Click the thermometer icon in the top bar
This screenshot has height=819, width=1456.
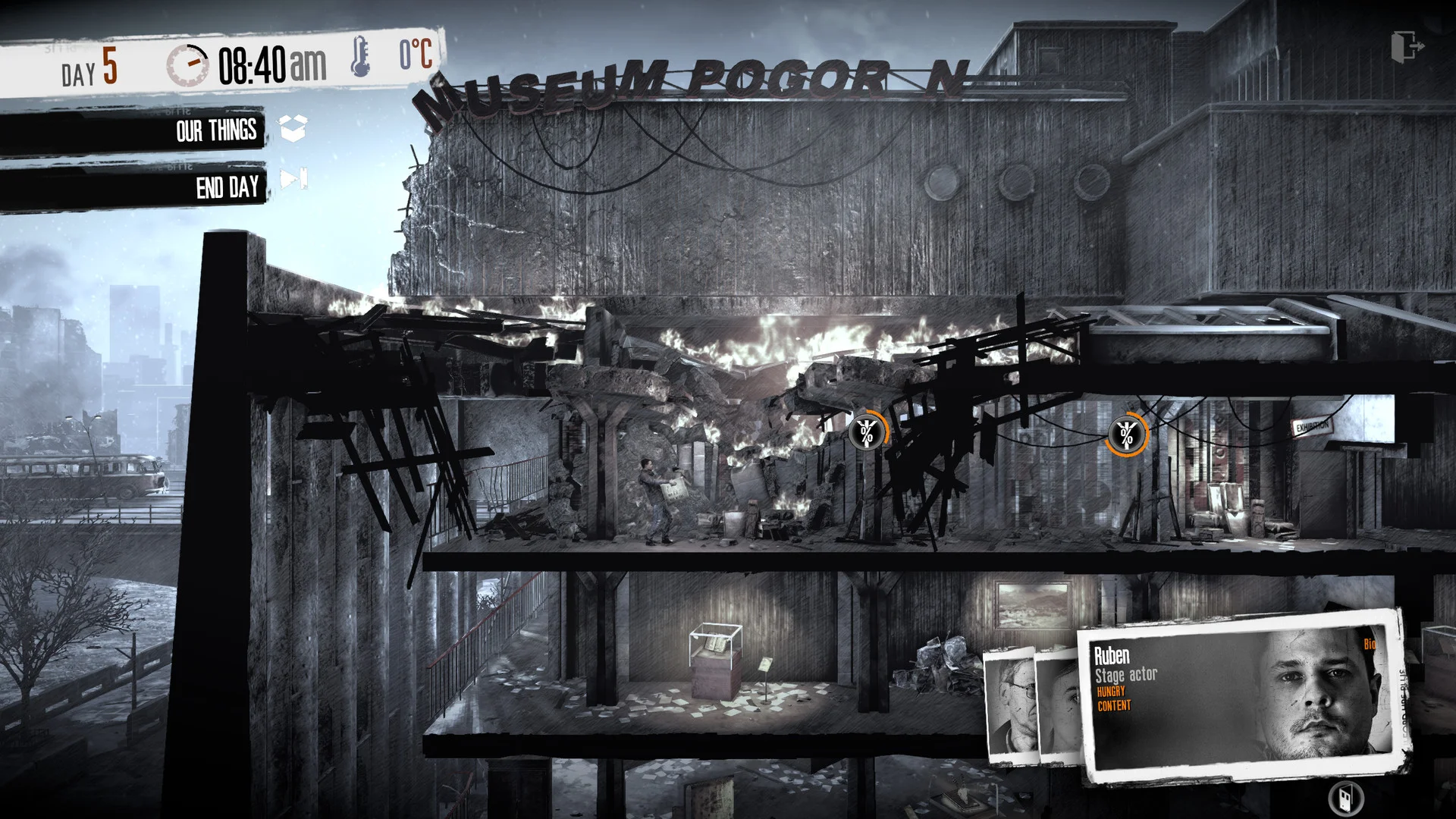362,55
